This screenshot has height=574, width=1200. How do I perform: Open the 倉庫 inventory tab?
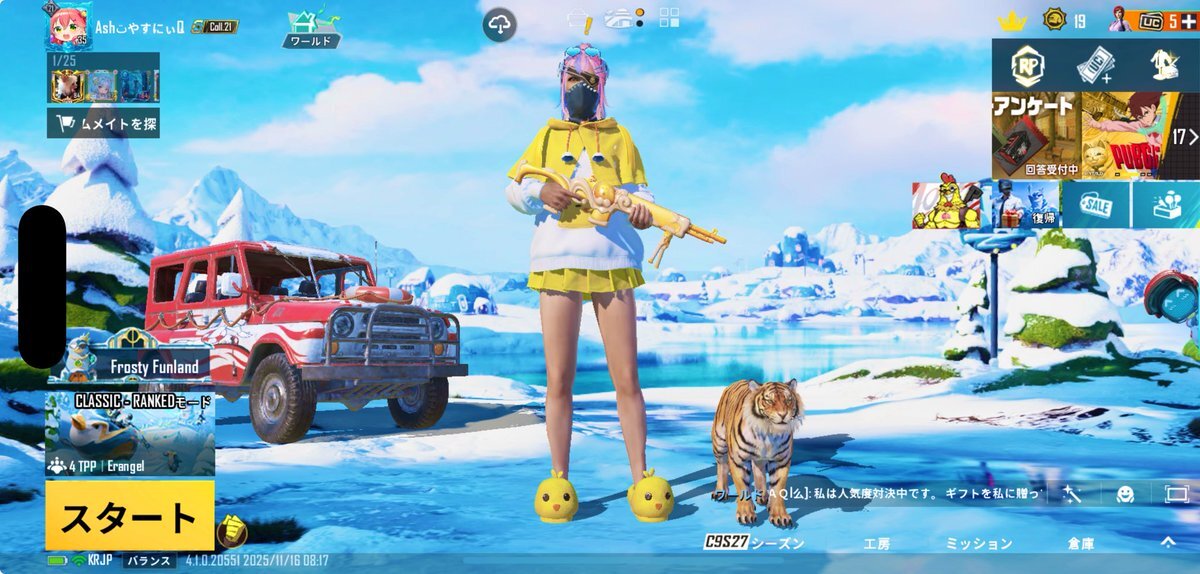1080,543
